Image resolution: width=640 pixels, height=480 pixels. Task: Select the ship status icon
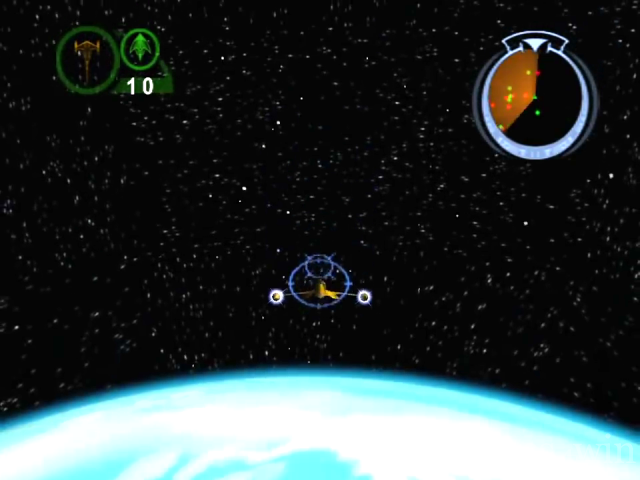click(x=87, y=58)
